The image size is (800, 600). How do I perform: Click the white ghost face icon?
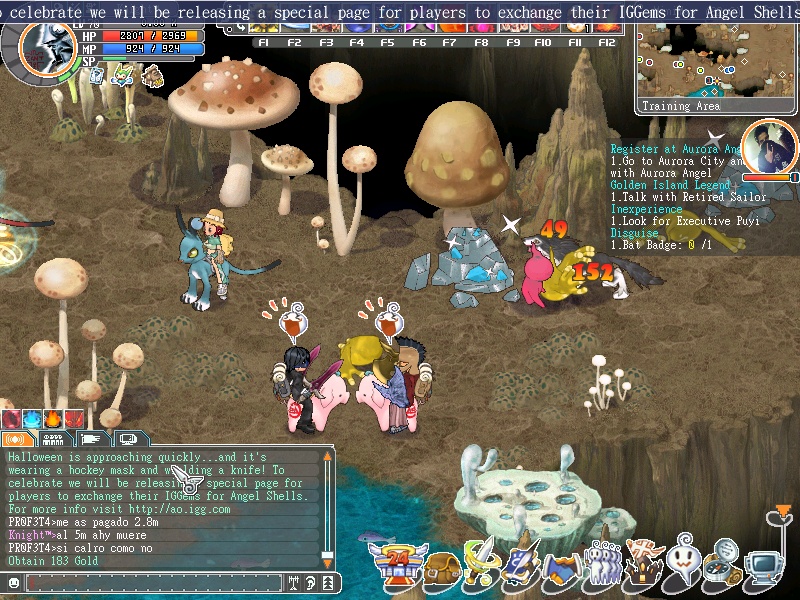(683, 563)
